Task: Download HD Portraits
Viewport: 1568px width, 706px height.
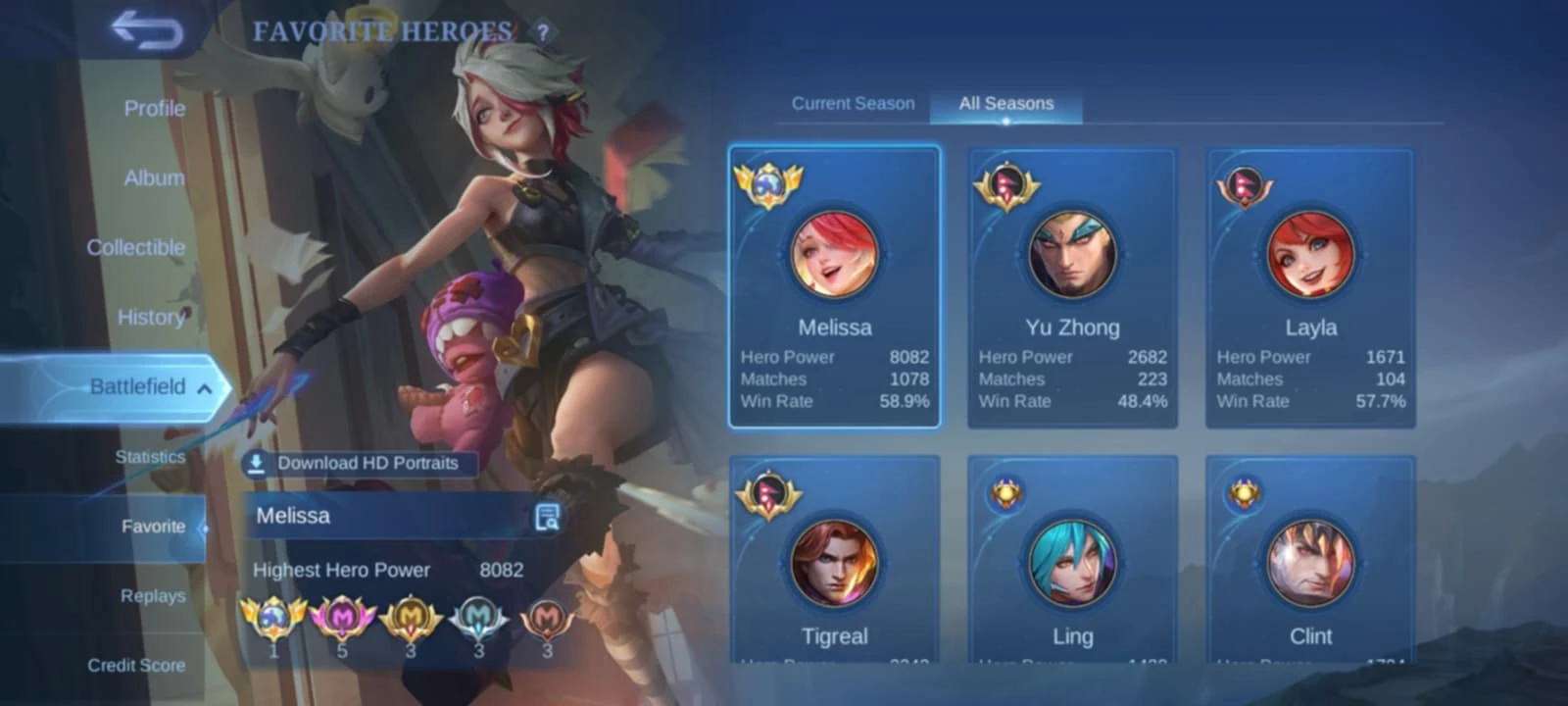Action: point(360,464)
